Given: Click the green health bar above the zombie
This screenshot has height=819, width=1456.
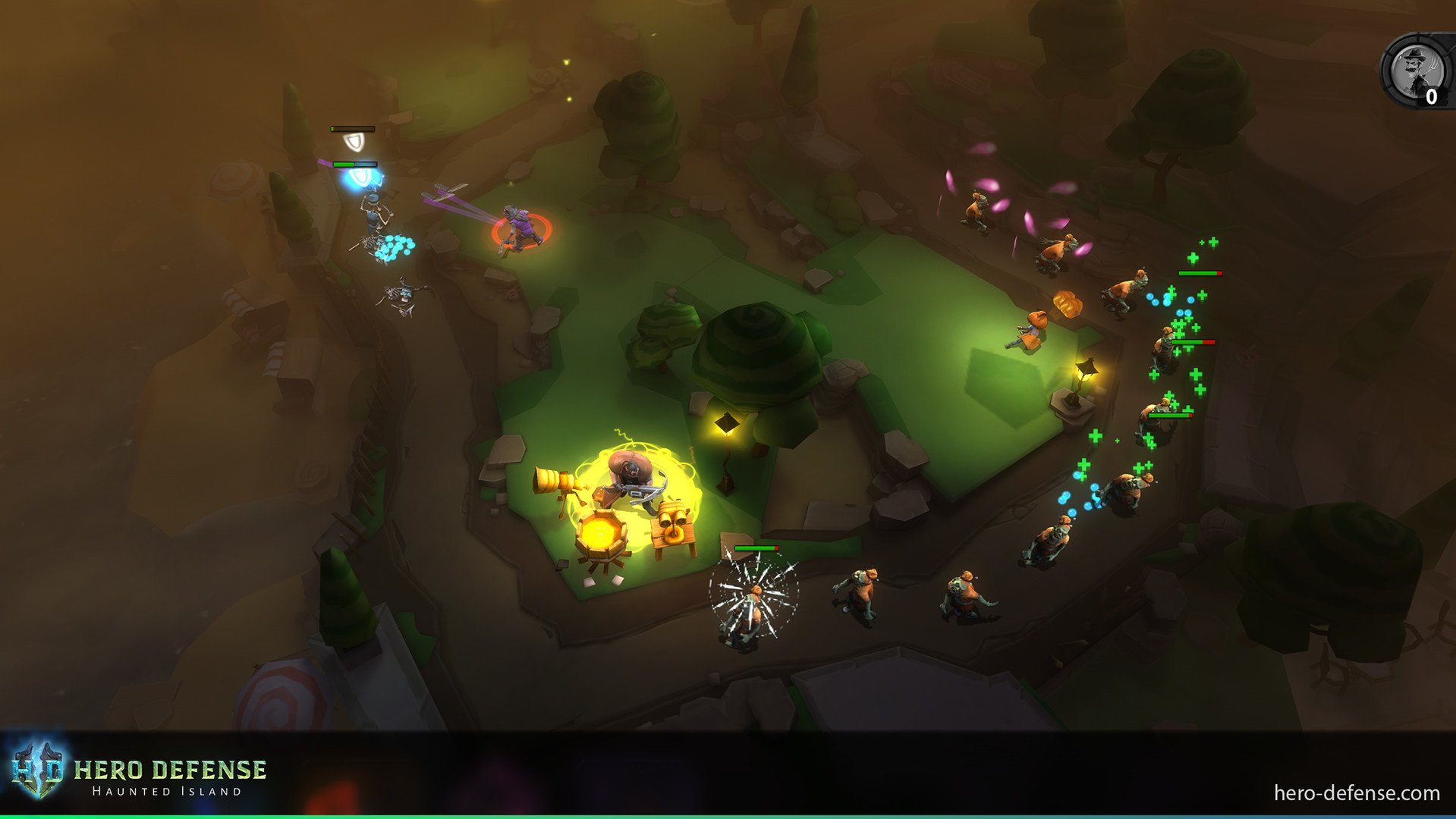Looking at the screenshot, I should coord(755,548).
